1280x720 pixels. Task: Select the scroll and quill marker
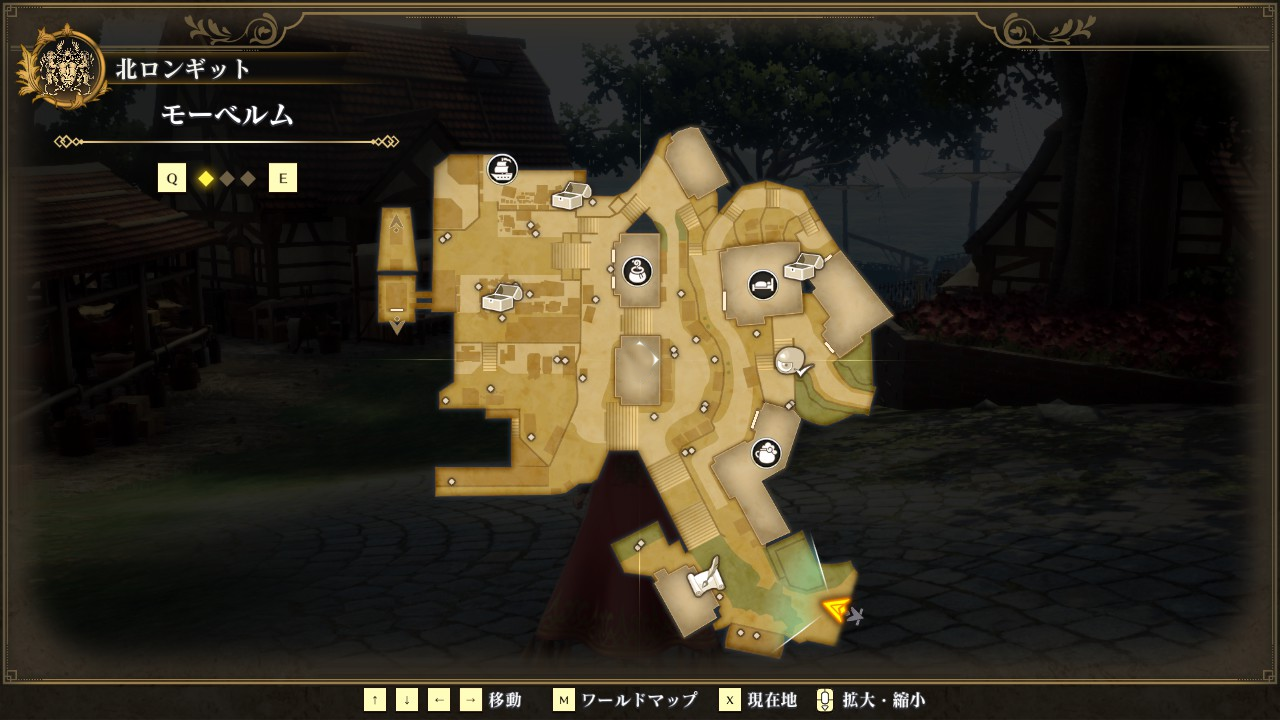(705, 577)
